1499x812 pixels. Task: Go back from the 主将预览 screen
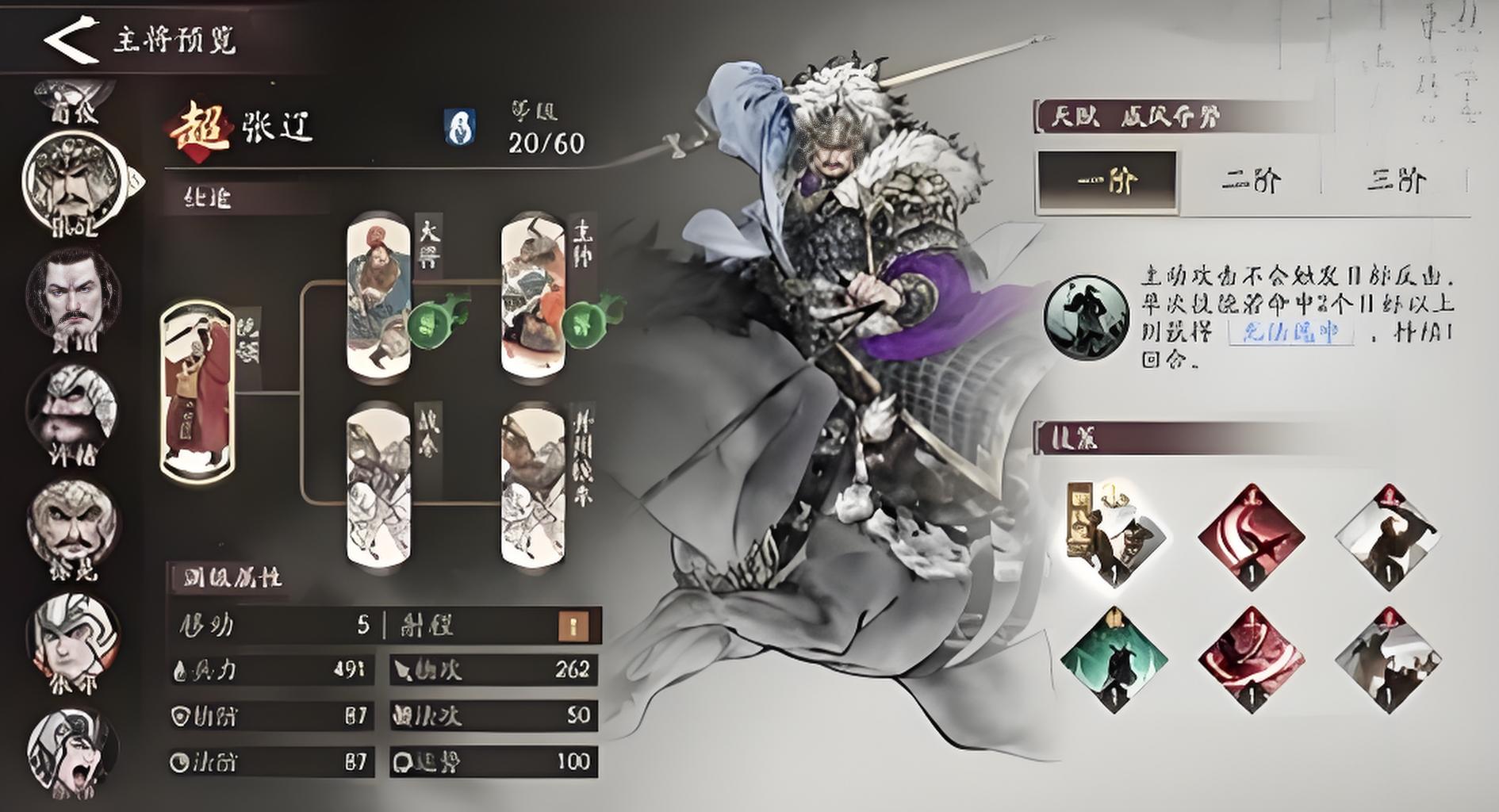pos(70,40)
